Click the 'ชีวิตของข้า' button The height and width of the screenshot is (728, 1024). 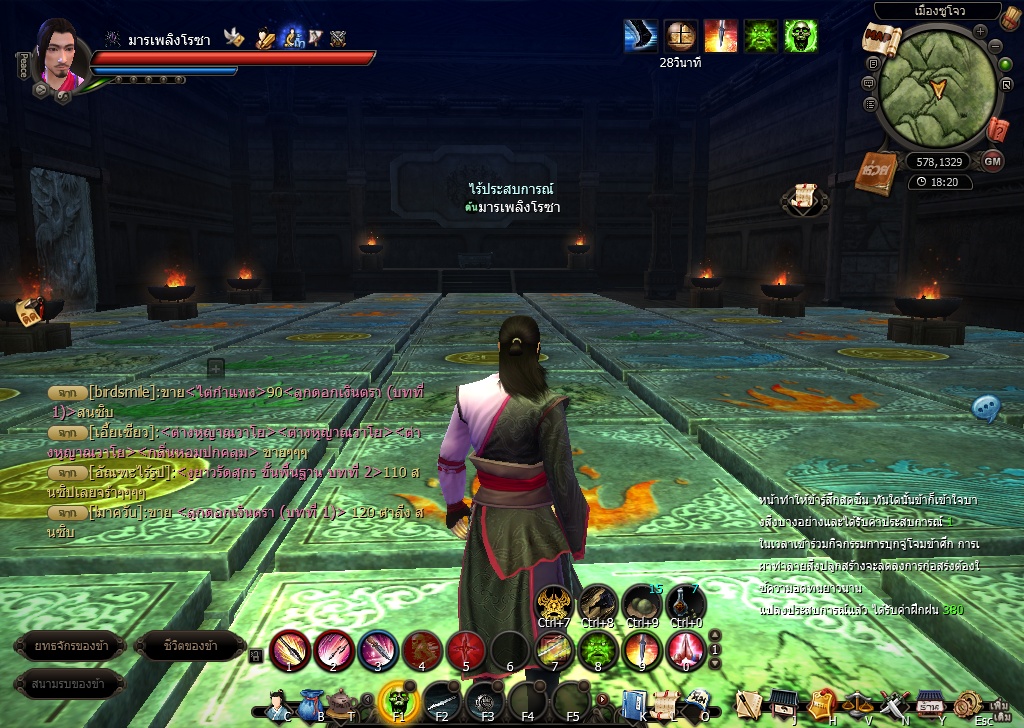pyautogui.click(x=190, y=646)
